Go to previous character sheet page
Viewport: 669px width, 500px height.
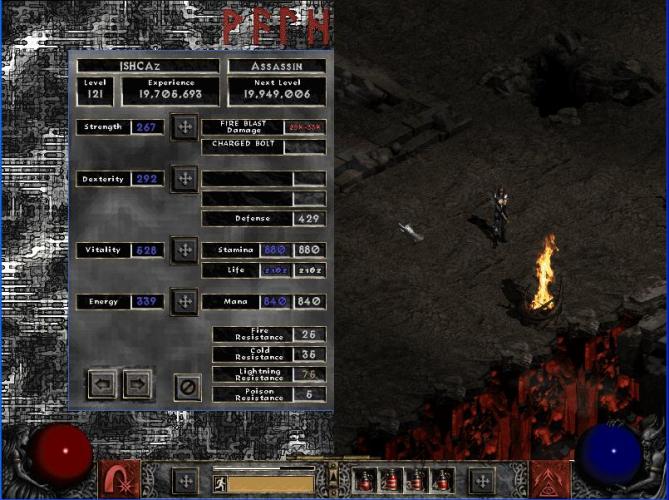[x=102, y=383]
